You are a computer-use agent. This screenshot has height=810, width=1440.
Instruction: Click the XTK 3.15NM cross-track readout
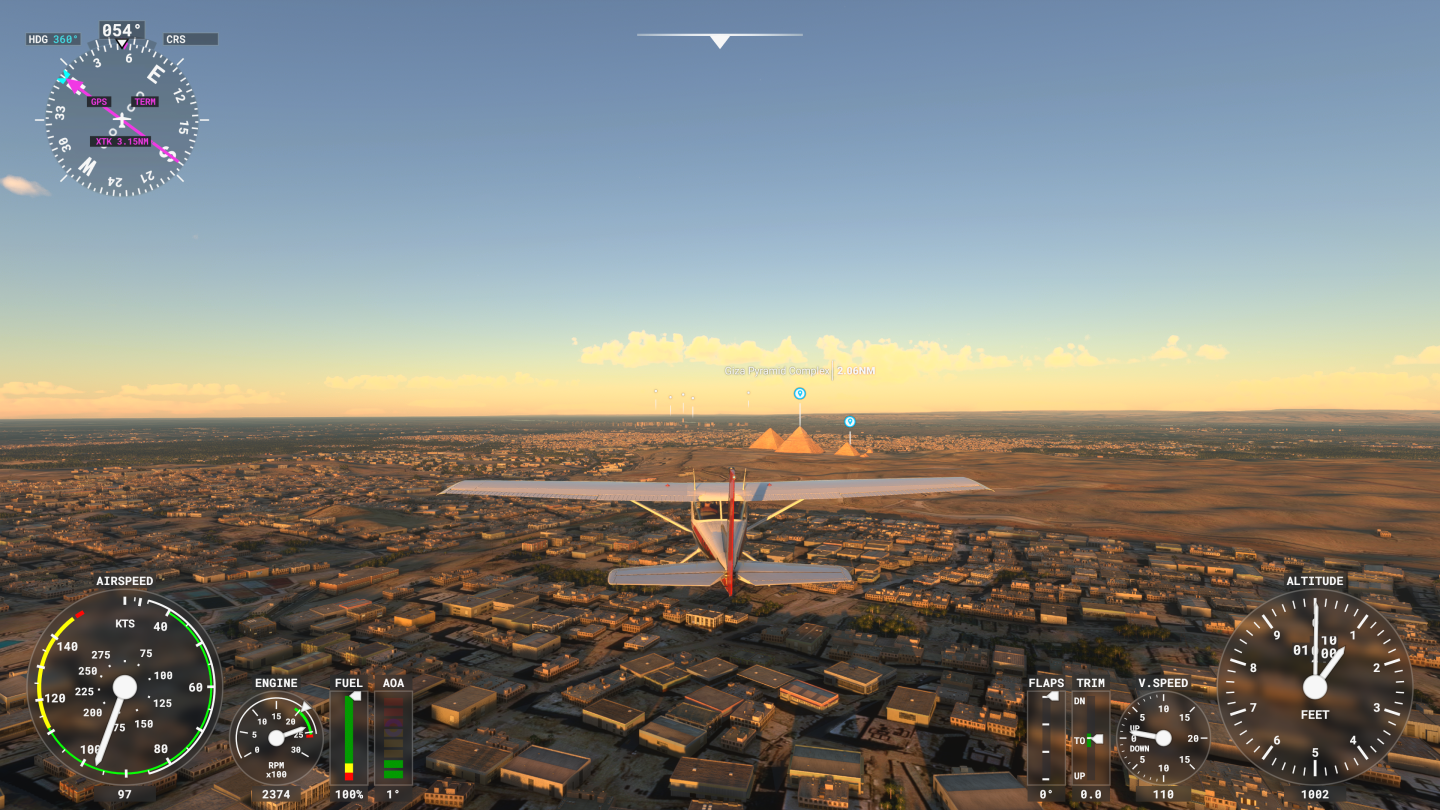click(122, 141)
